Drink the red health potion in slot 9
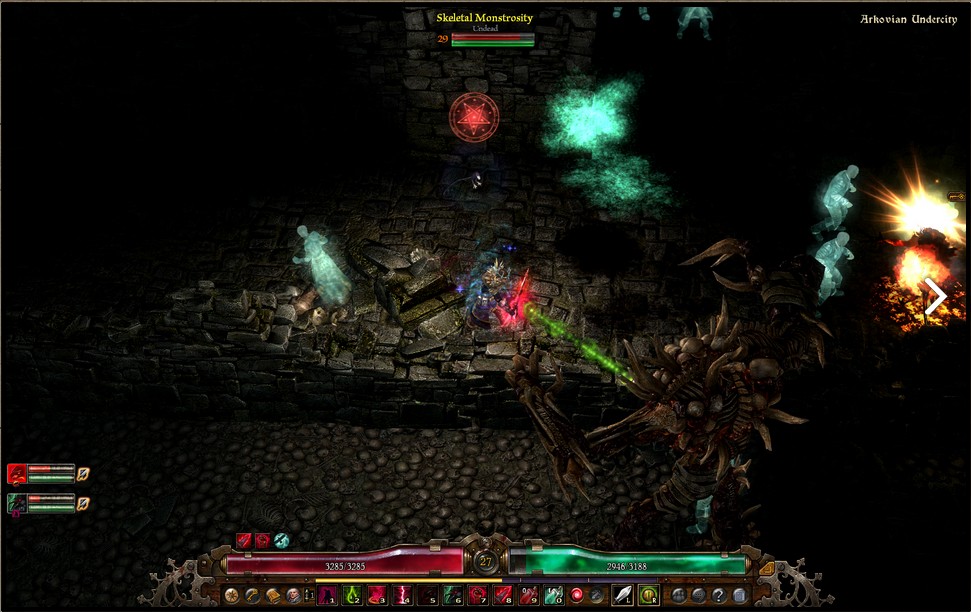This screenshot has height=612, width=971. 528,596
